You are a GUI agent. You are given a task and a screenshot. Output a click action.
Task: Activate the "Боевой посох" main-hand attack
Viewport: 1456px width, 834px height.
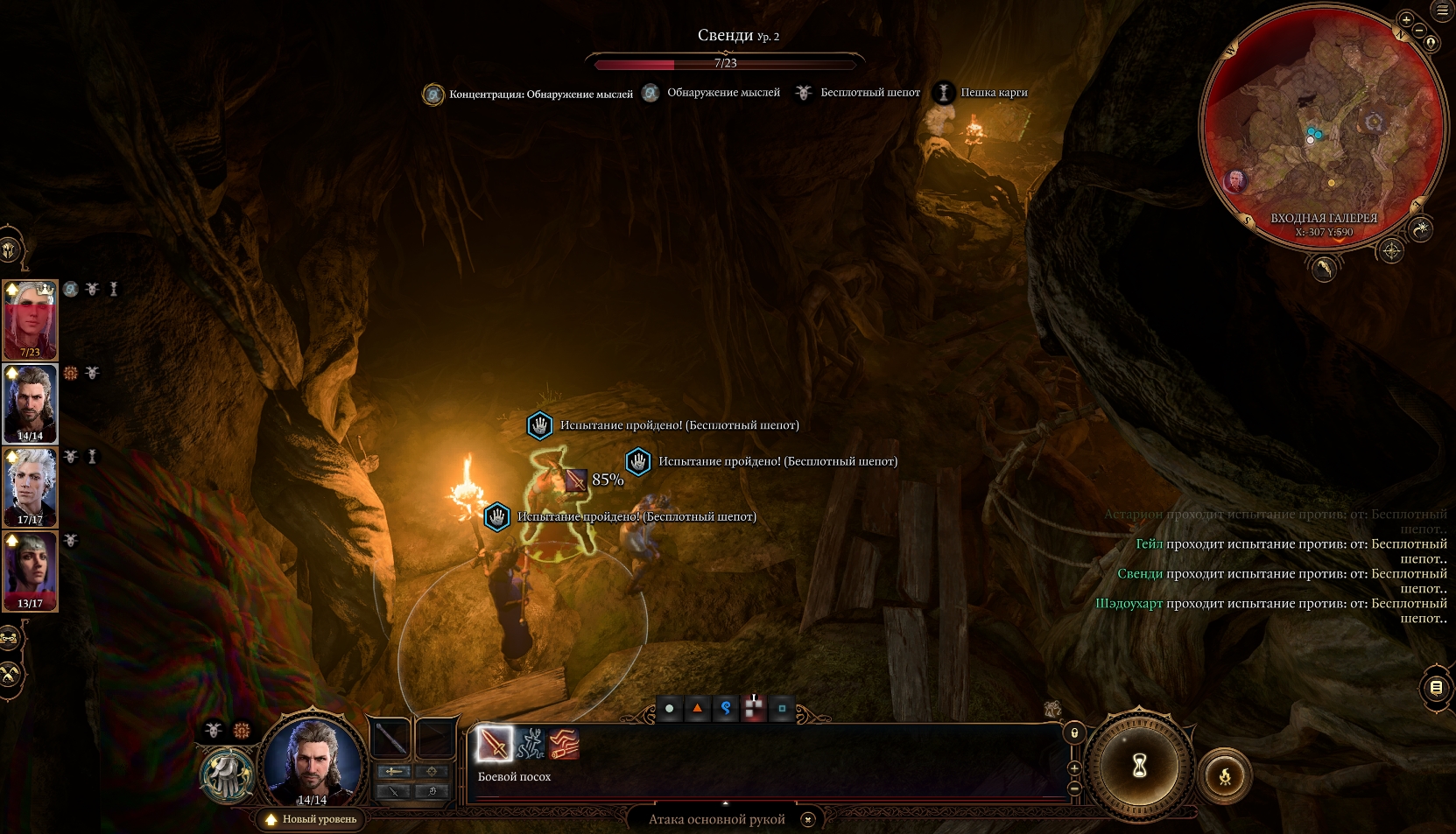pos(495,745)
